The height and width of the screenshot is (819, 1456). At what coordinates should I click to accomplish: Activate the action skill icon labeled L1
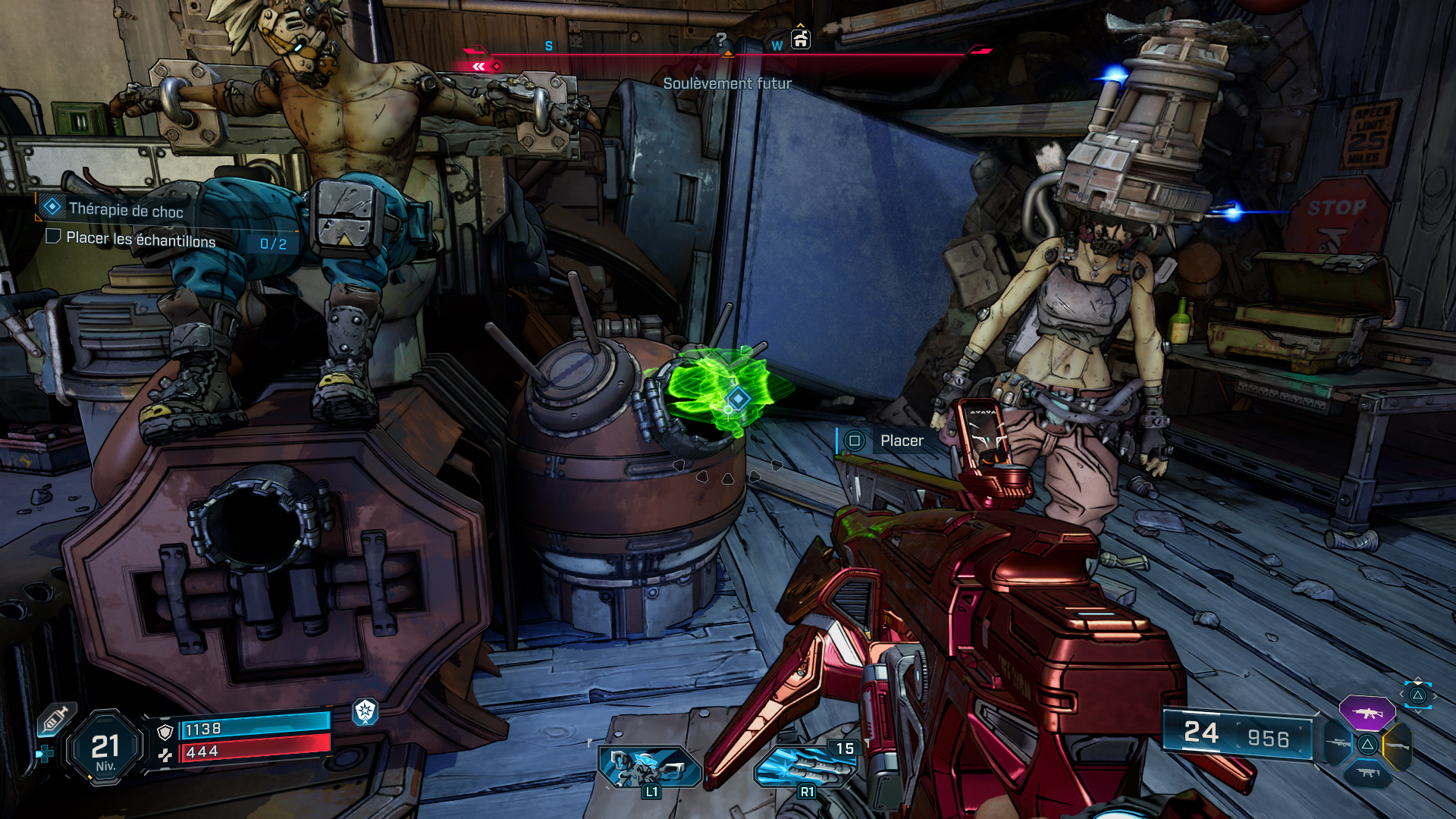(x=649, y=766)
